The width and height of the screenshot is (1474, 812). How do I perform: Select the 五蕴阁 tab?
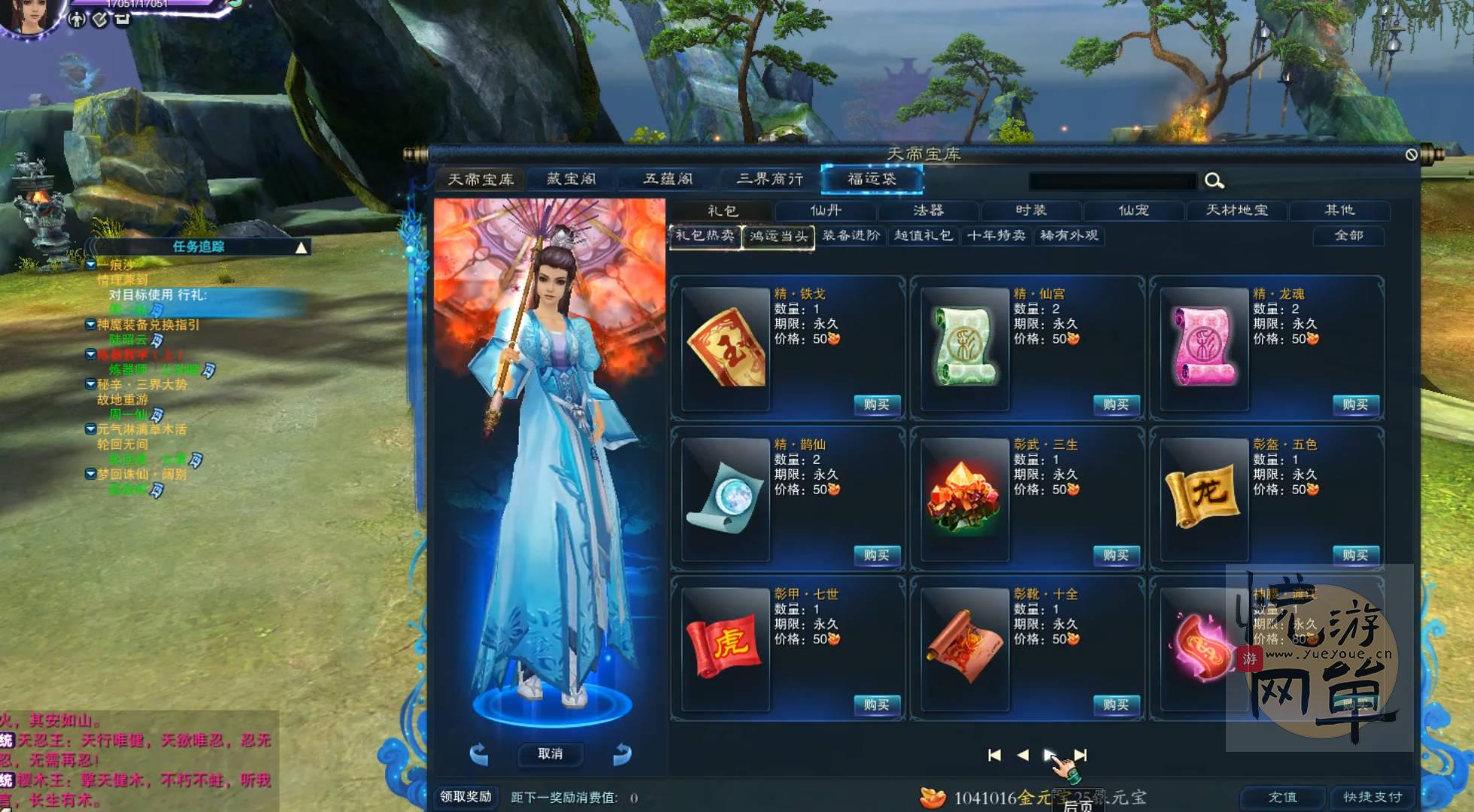tap(668, 179)
